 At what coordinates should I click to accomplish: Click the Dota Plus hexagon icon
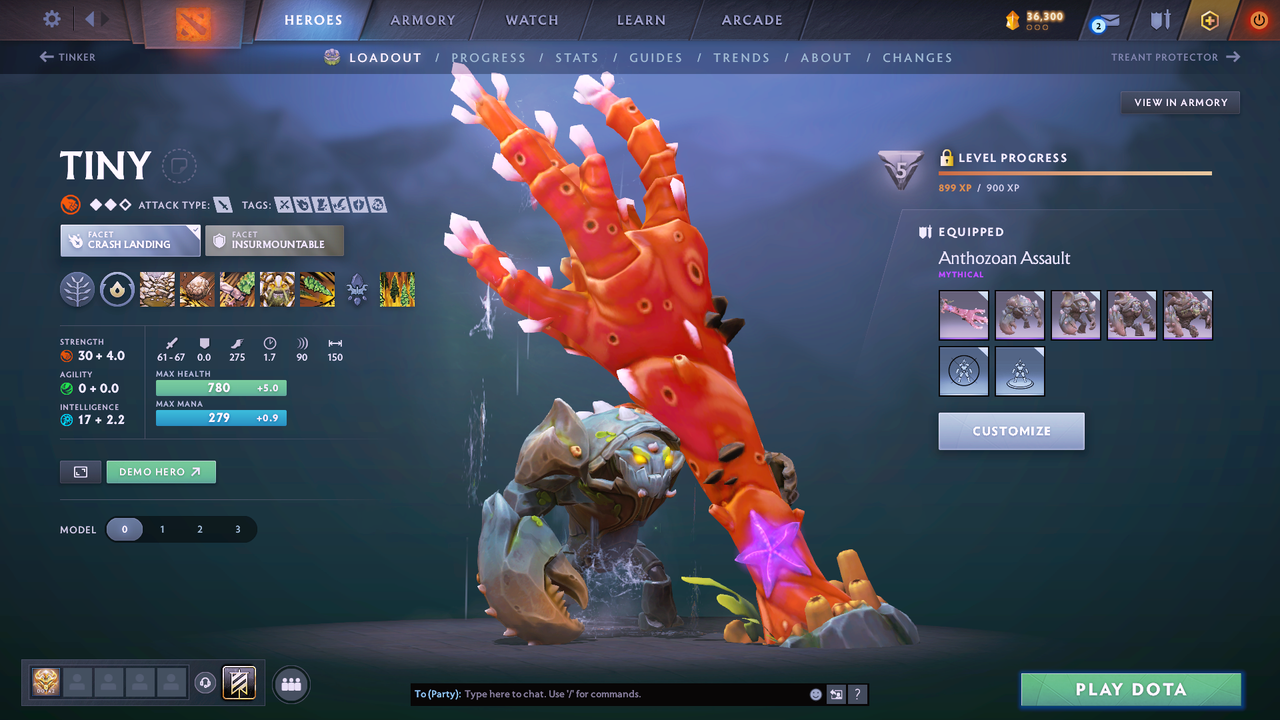[x=1209, y=19]
